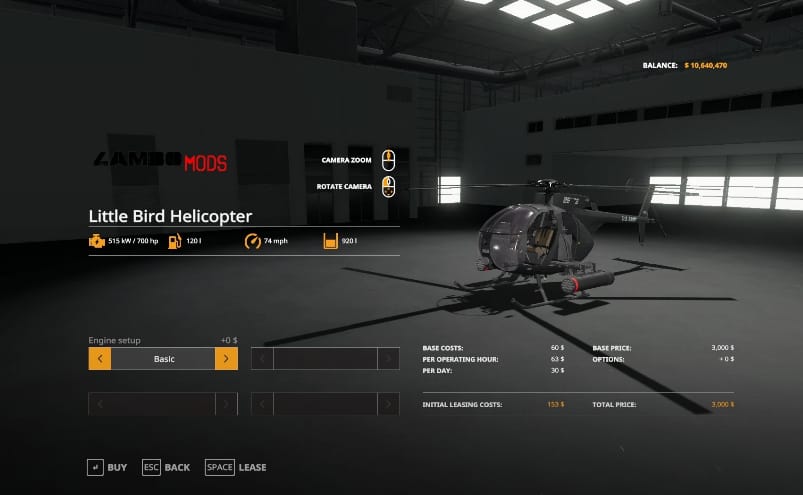Select the previous Engine setup option
Viewport: 803px width, 495px height.
click(x=99, y=359)
